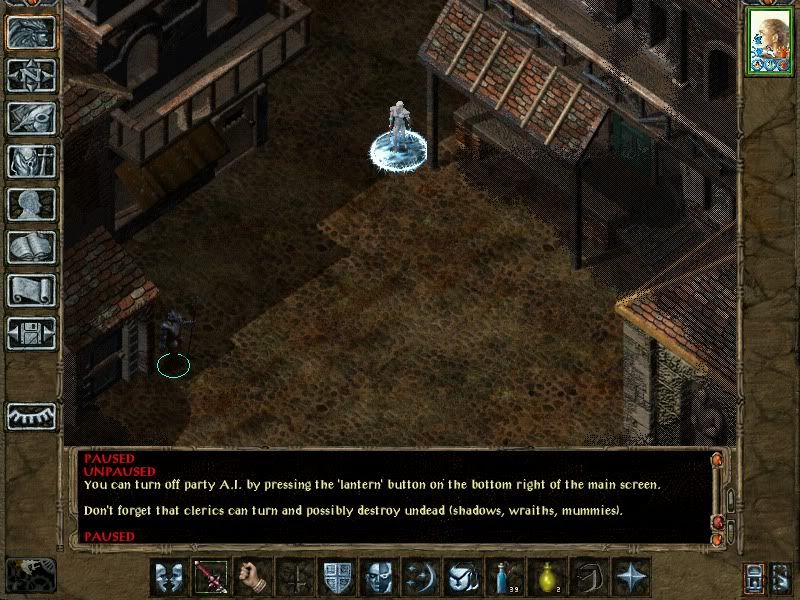
Task: Open the inventory screen from the sidebar
Action: coord(31,161)
